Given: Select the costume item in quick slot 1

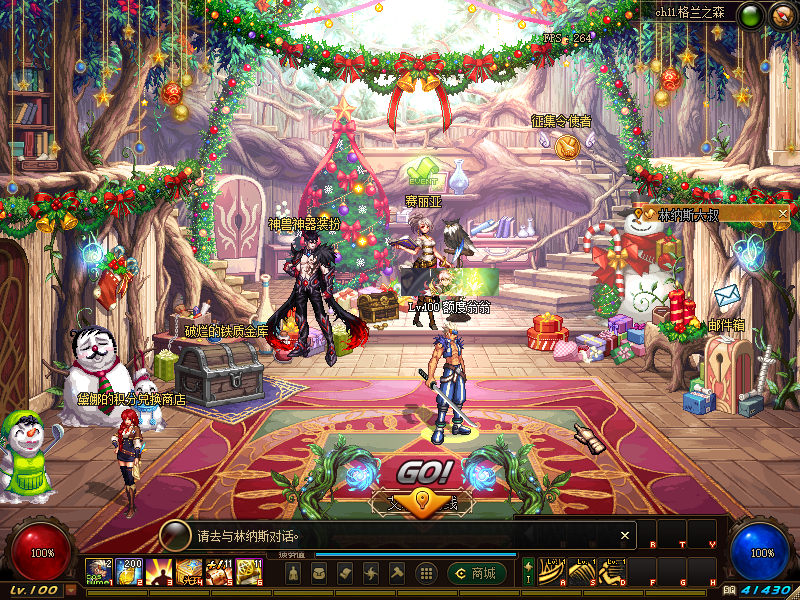Looking at the screenshot, I should click(x=99, y=572).
